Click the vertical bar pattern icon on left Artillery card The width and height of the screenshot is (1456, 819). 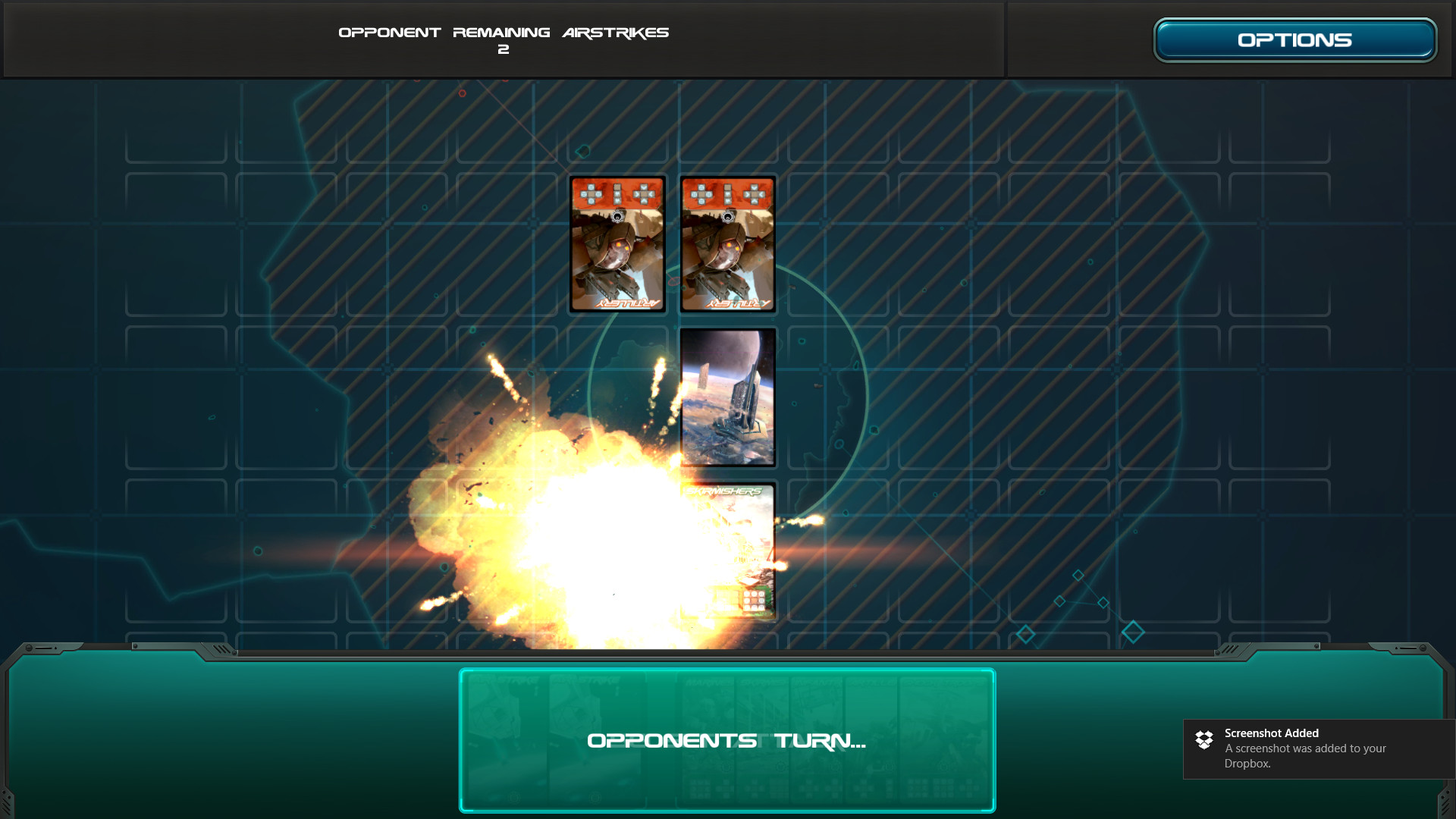(x=617, y=193)
